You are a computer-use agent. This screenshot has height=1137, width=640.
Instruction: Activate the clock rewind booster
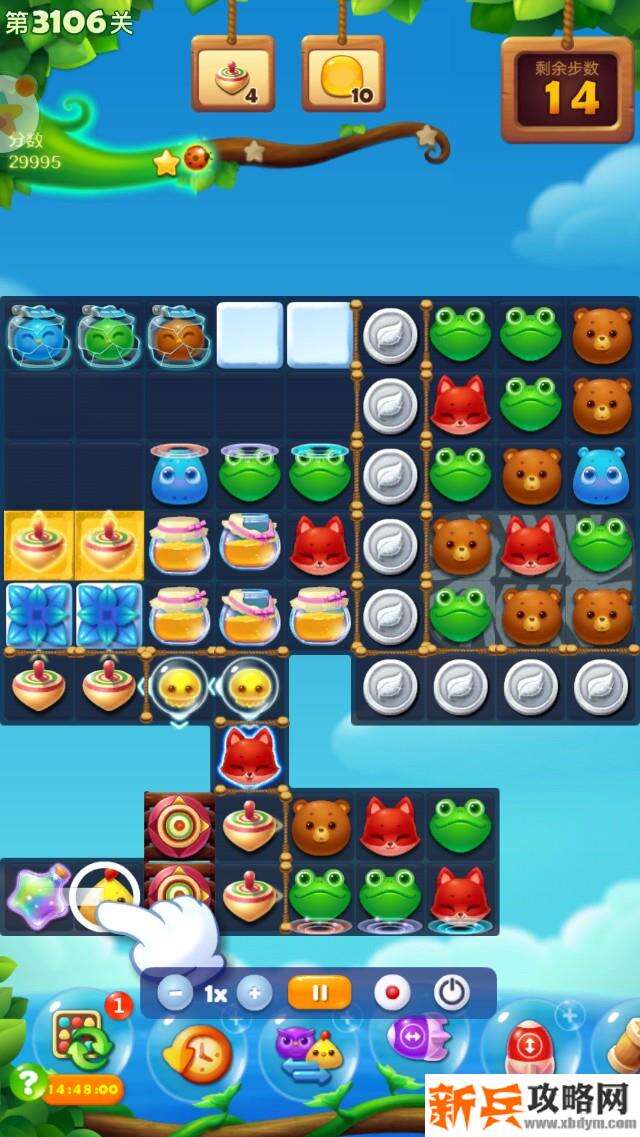point(195,1052)
